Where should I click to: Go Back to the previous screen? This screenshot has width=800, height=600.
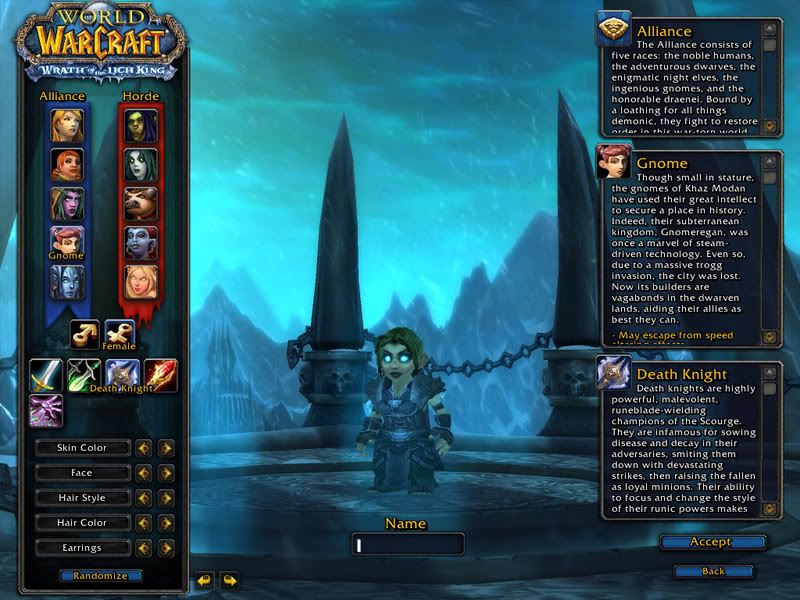[x=713, y=571]
